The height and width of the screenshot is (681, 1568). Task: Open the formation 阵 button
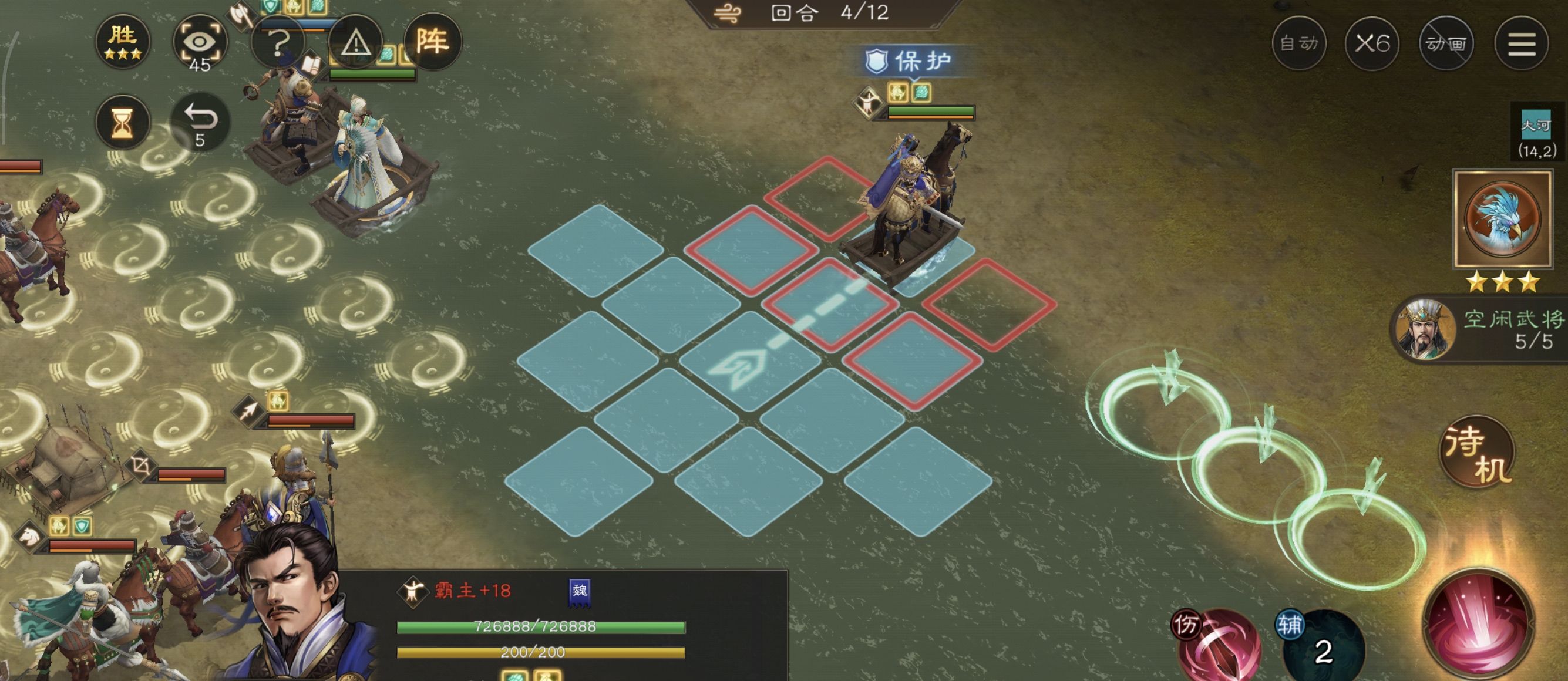click(x=432, y=41)
